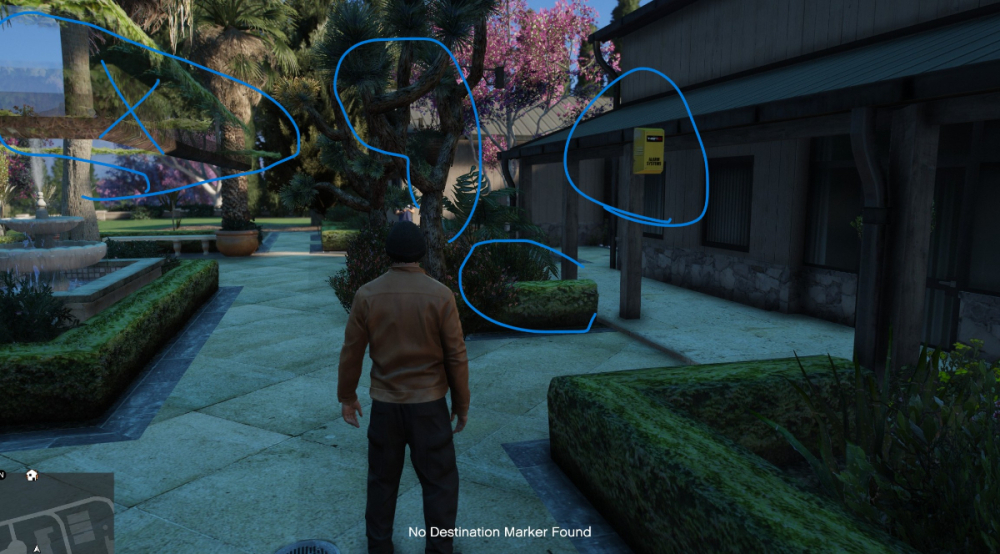Select the house marker on the minimap
This screenshot has height=554, width=1000.
tap(32, 475)
